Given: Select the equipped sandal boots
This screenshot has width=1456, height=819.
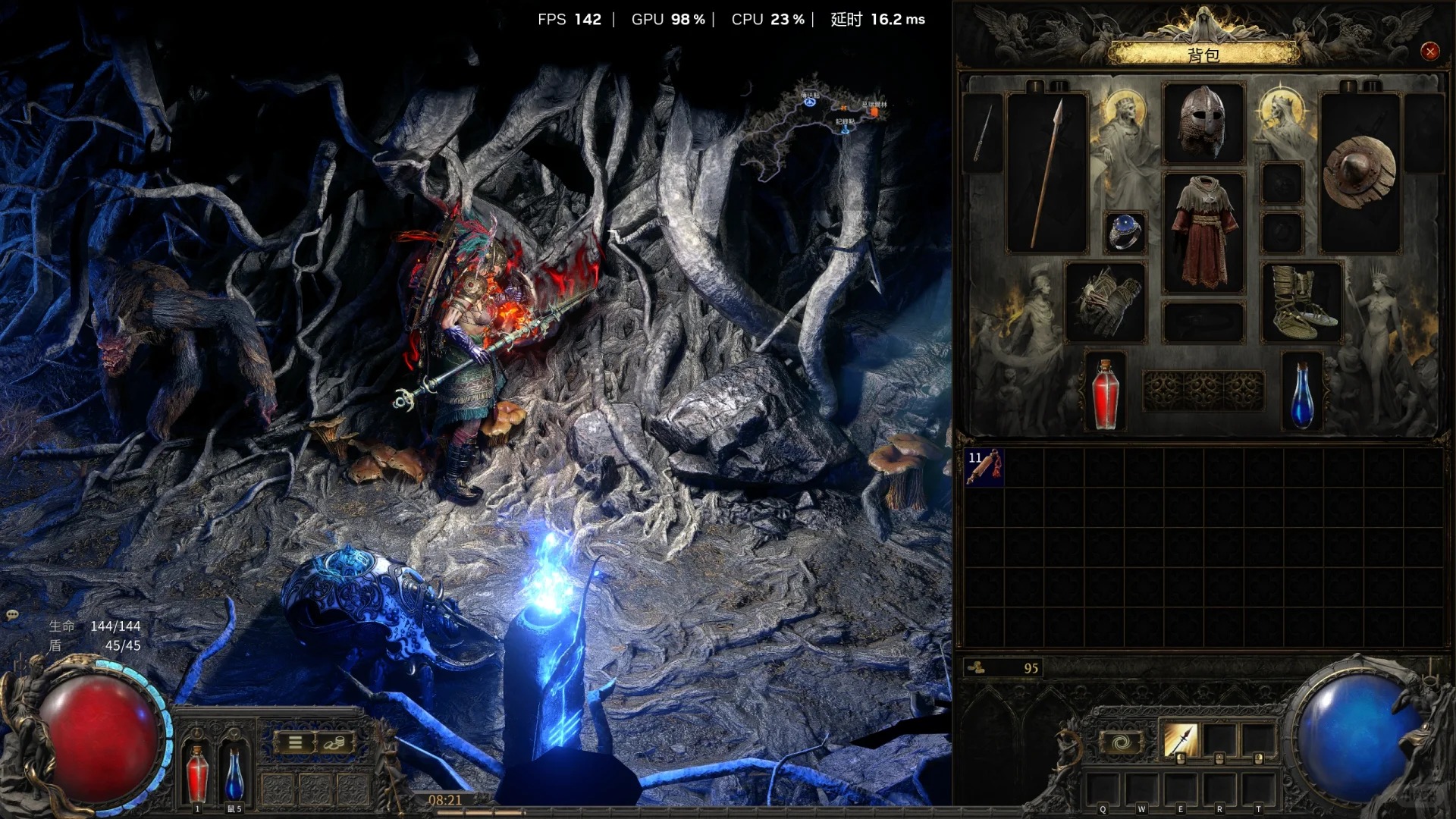Looking at the screenshot, I should 1301,302.
